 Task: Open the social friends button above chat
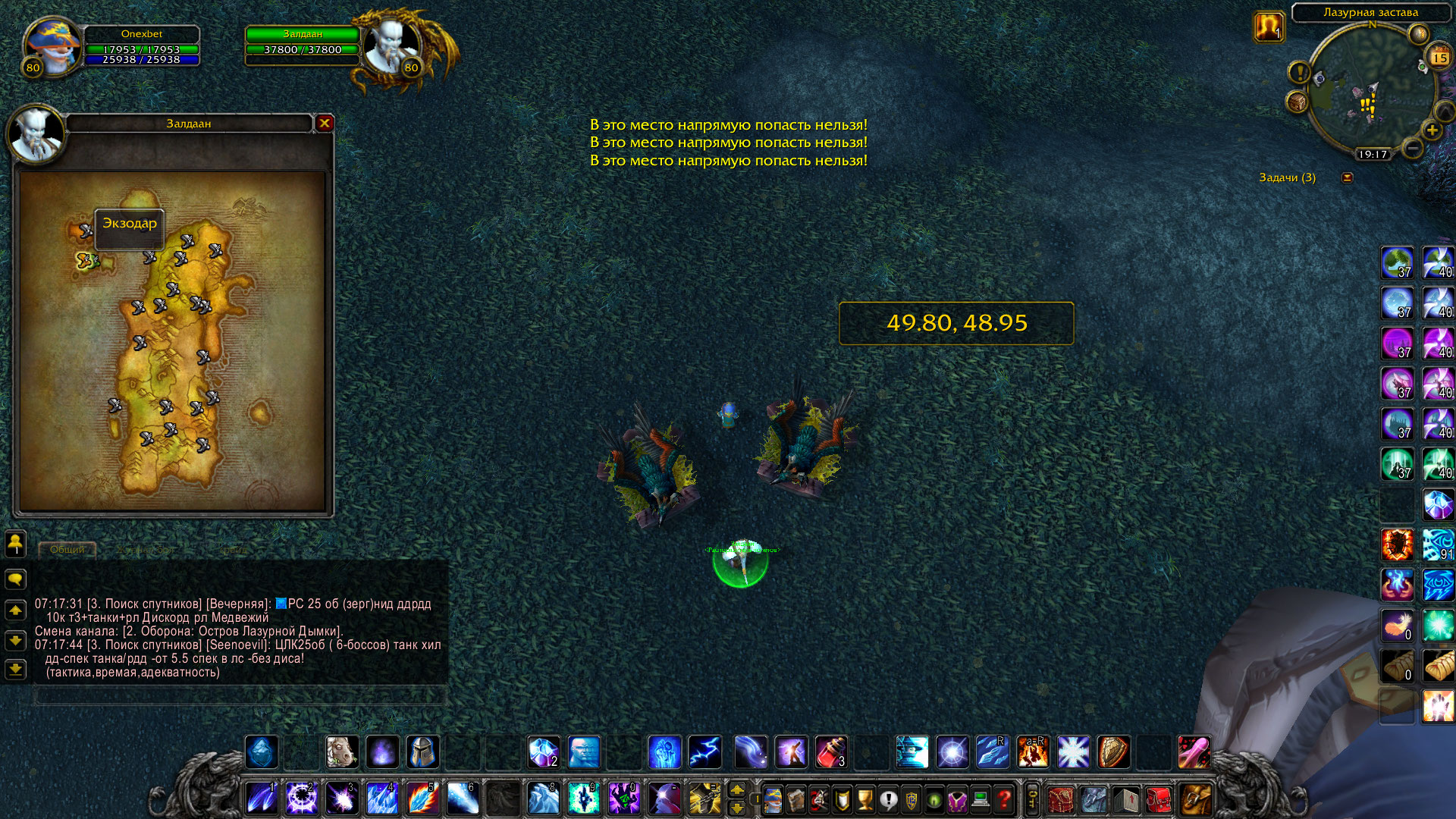click(15, 543)
